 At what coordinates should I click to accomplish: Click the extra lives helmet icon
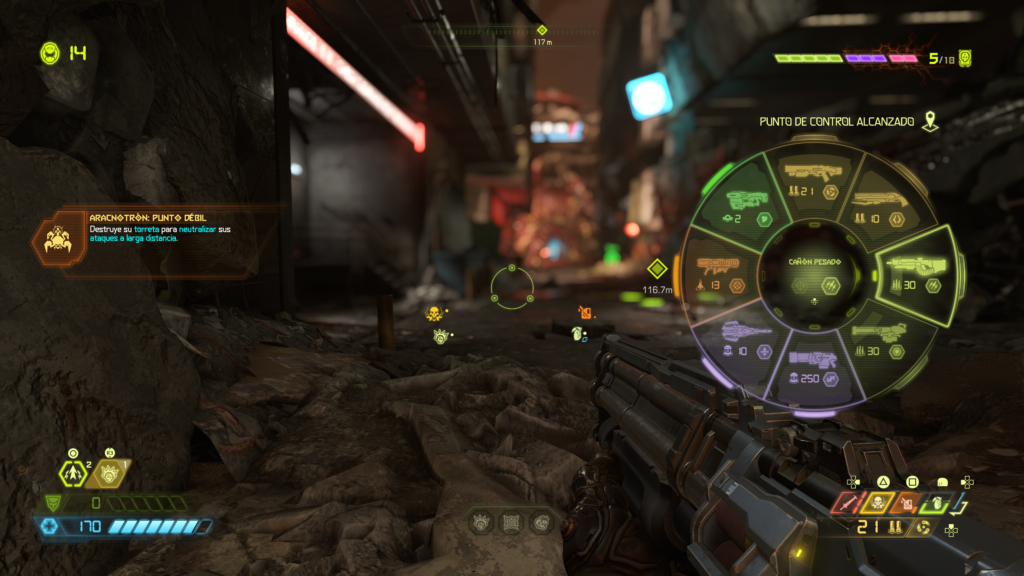click(49, 53)
